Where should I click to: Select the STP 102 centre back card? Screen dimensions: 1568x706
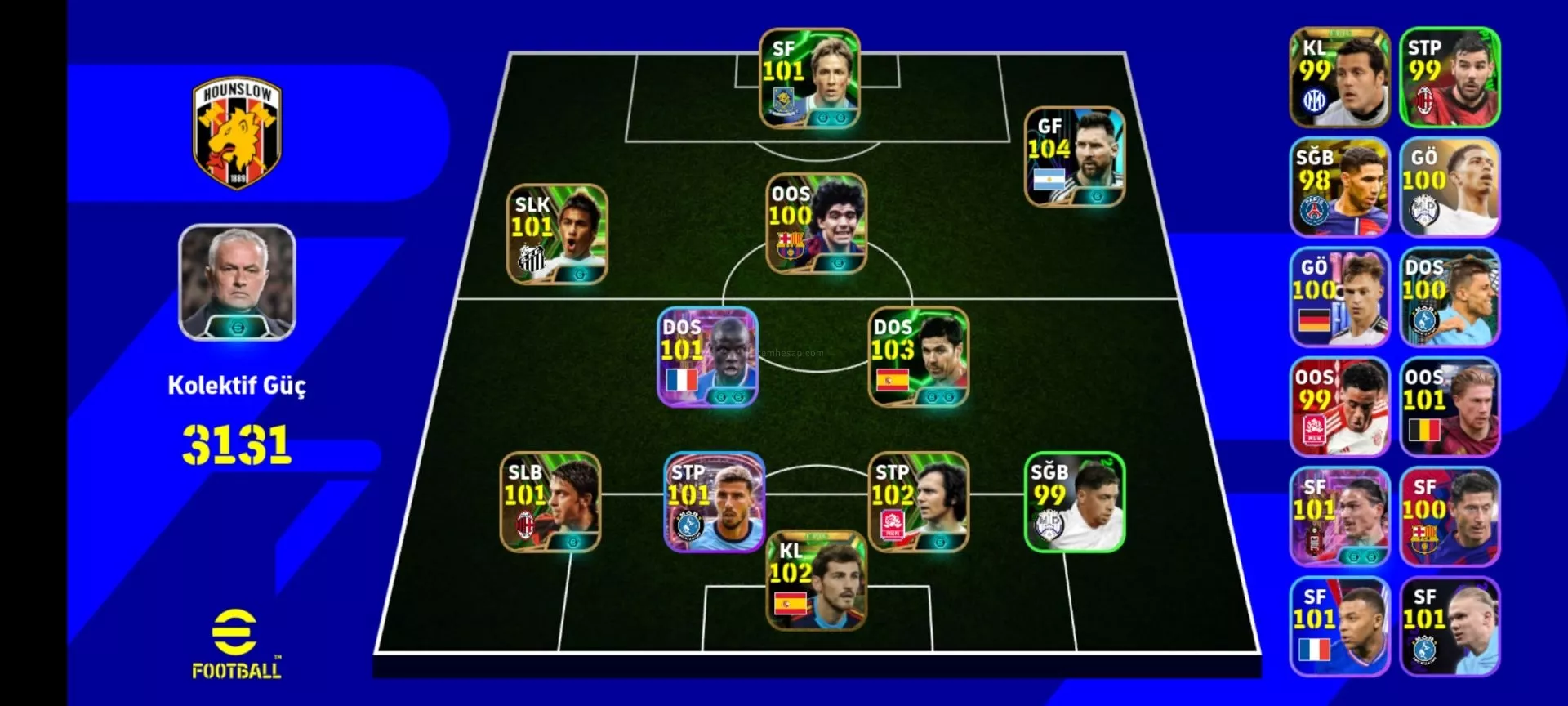(x=918, y=502)
